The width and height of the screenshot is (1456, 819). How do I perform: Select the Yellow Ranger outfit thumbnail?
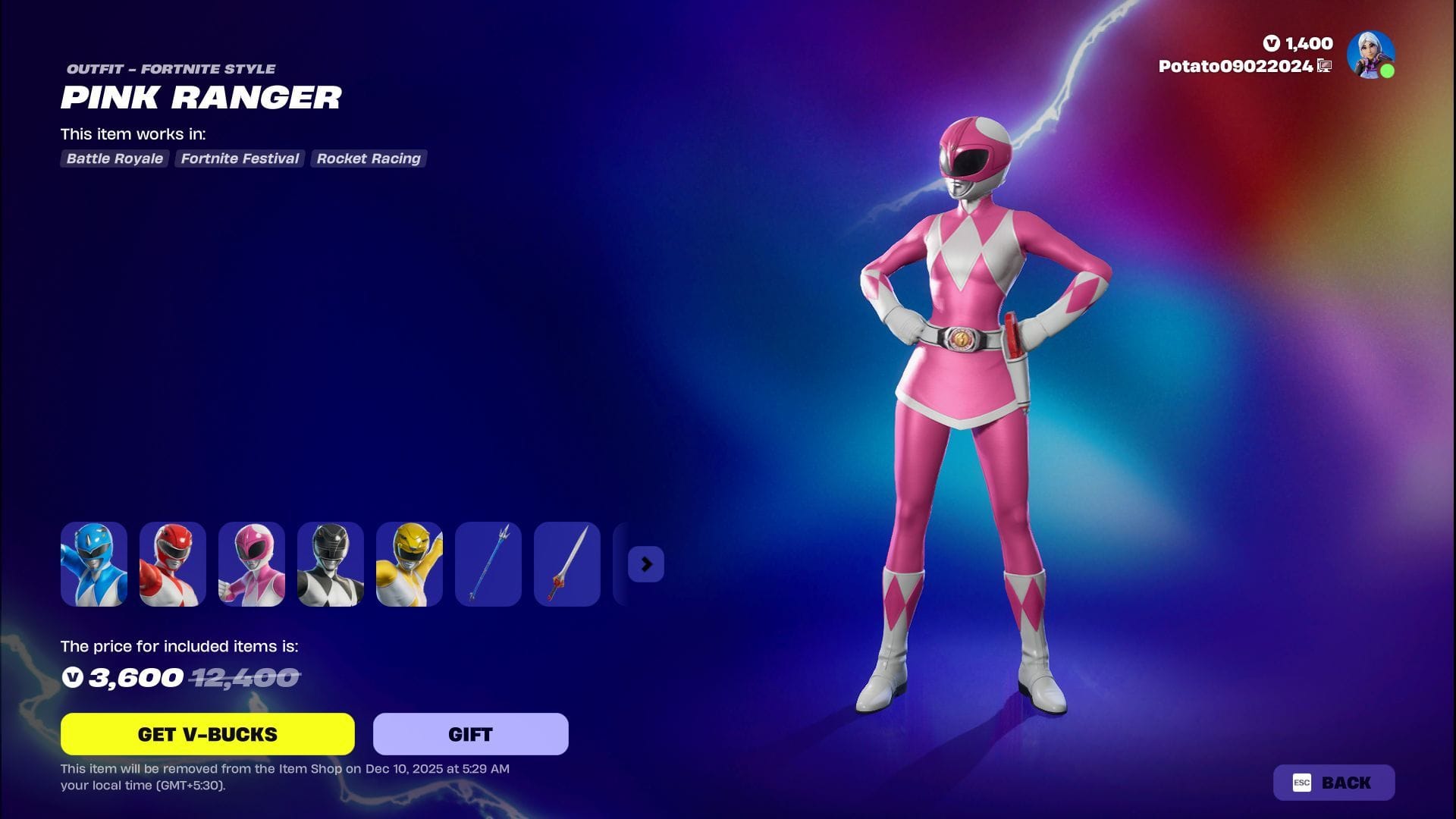pos(409,564)
